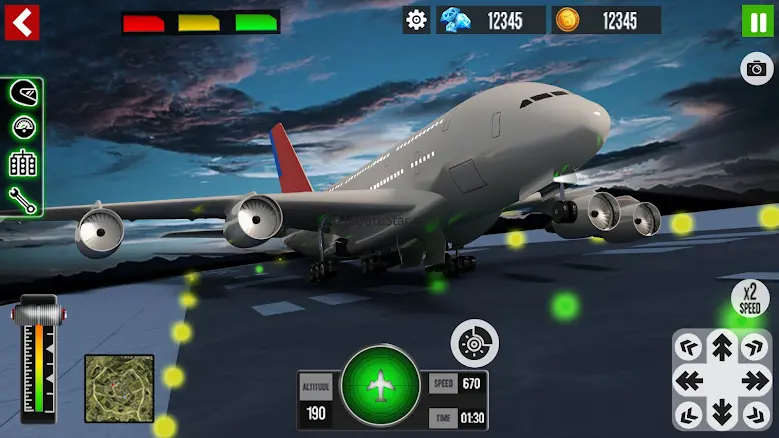The image size is (779, 438).
Task: Tap the green airplane radar button
Action: tap(380, 386)
